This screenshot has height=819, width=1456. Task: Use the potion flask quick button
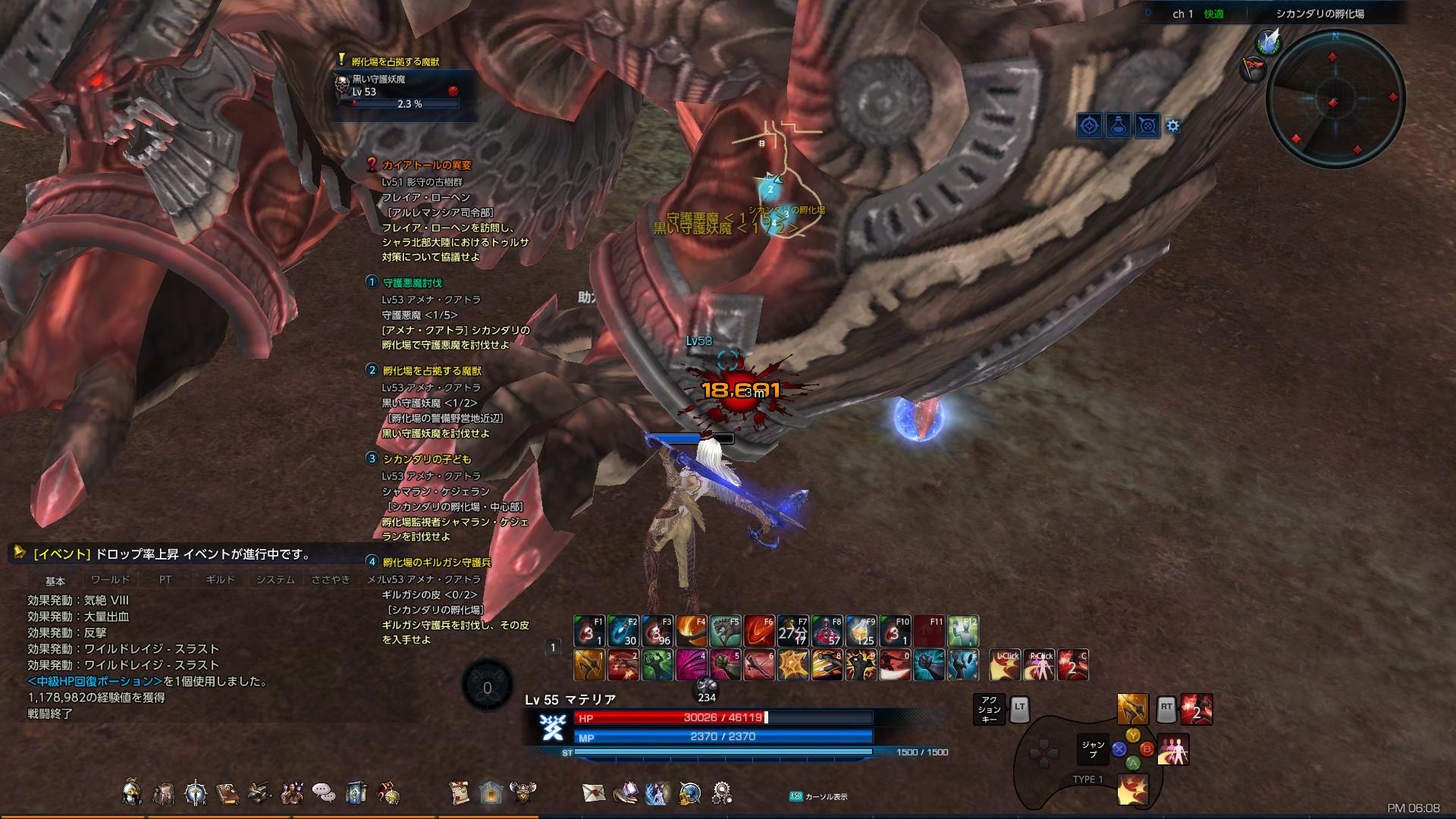pos(1119,125)
